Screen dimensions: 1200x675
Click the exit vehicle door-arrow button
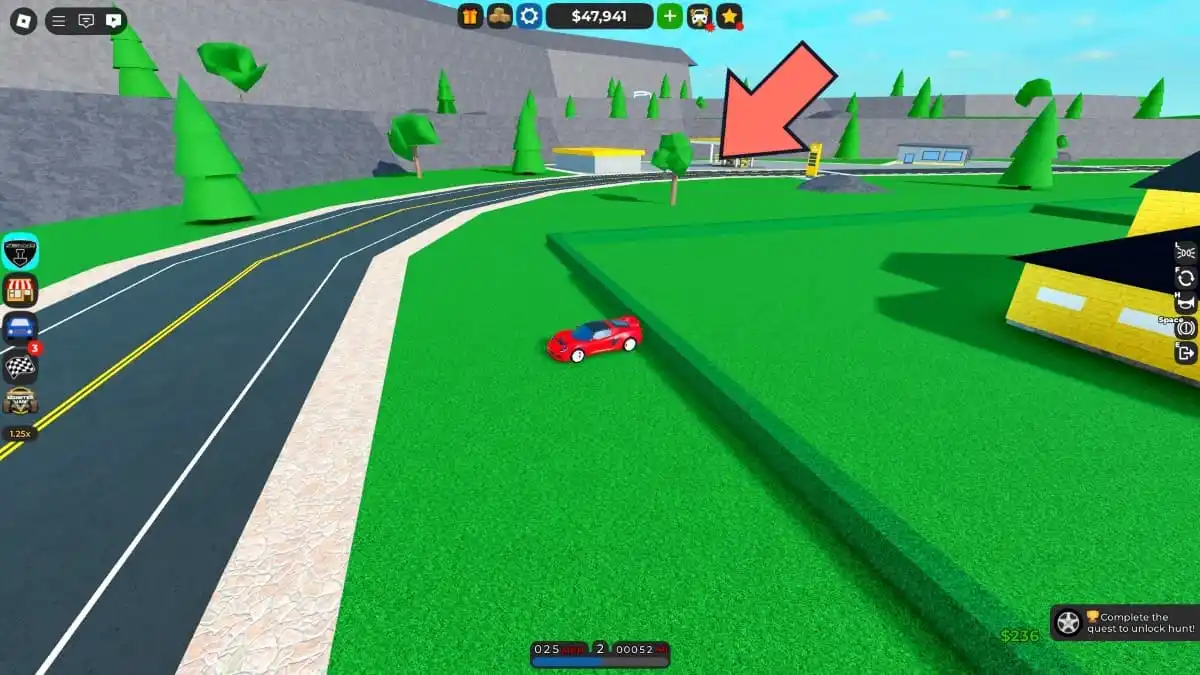pos(1186,352)
